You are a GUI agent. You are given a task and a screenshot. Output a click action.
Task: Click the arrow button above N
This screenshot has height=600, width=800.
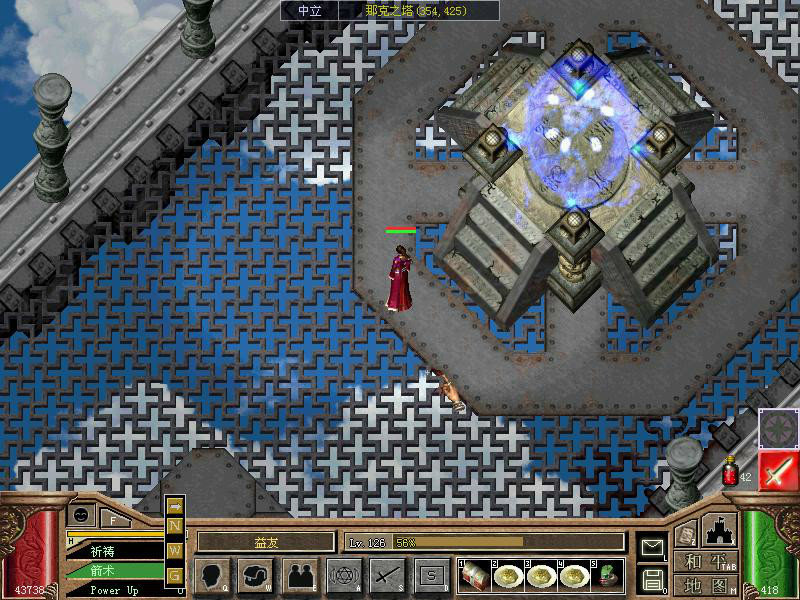coord(175,505)
